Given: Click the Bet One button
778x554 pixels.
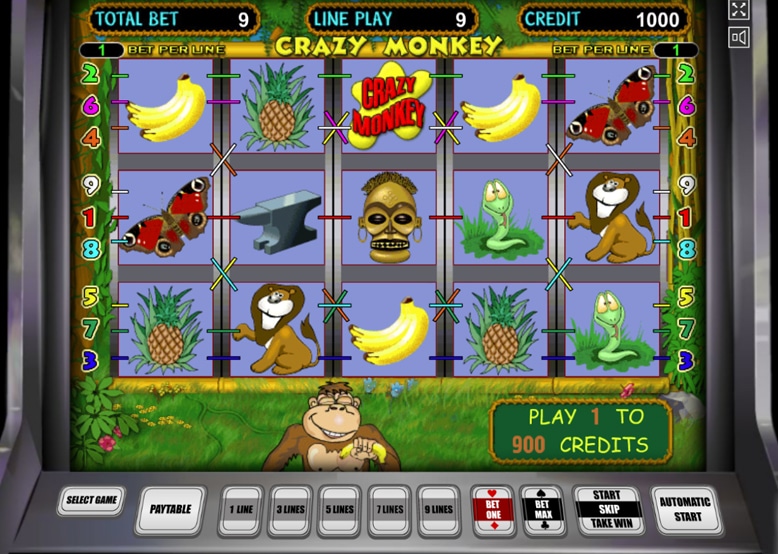Looking at the screenshot, I should [x=492, y=509].
